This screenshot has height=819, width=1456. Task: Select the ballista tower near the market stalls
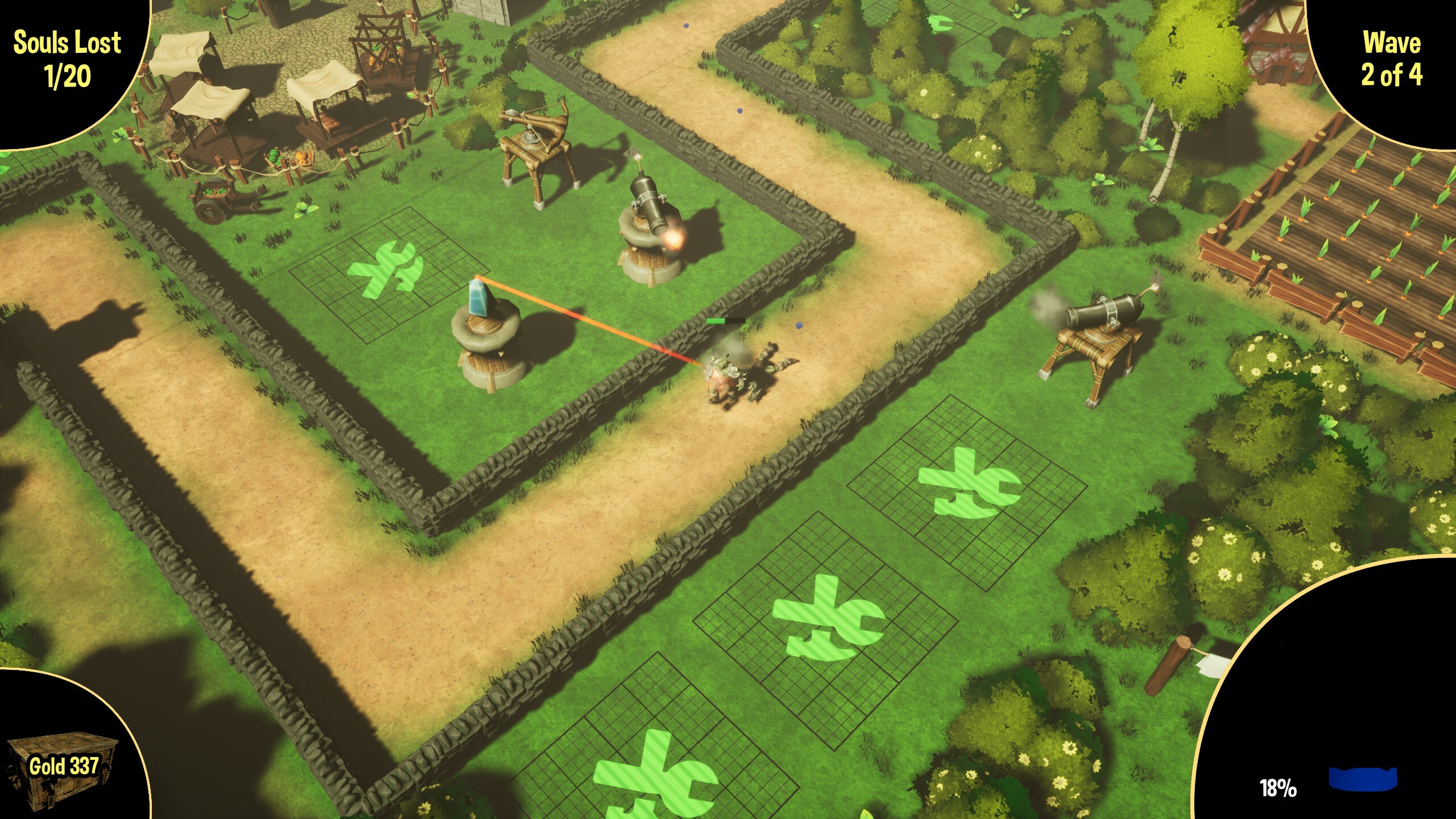535,142
